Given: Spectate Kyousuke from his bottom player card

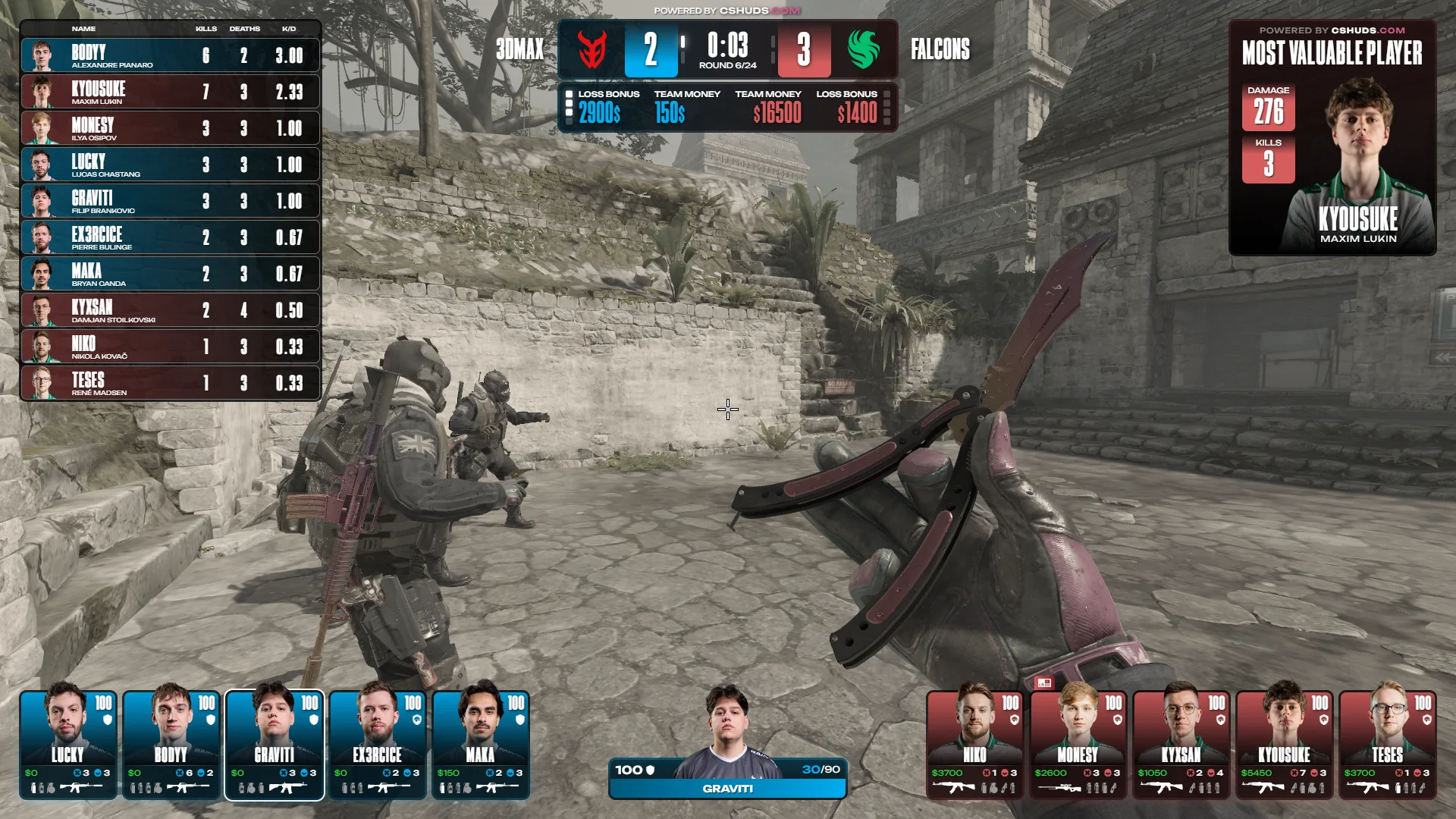Looking at the screenshot, I should [x=1285, y=745].
